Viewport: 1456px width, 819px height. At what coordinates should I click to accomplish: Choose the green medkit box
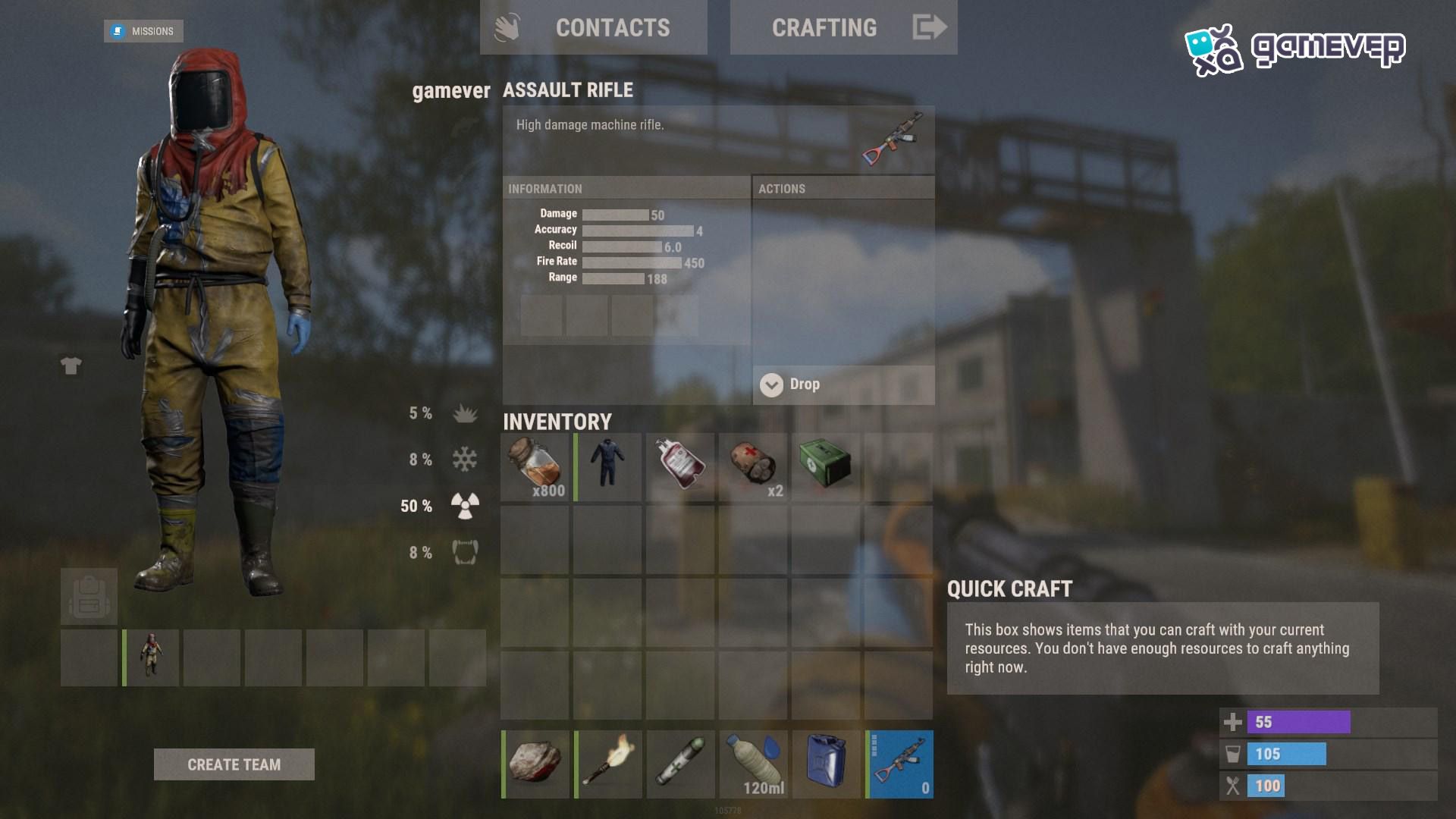(826, 467)
